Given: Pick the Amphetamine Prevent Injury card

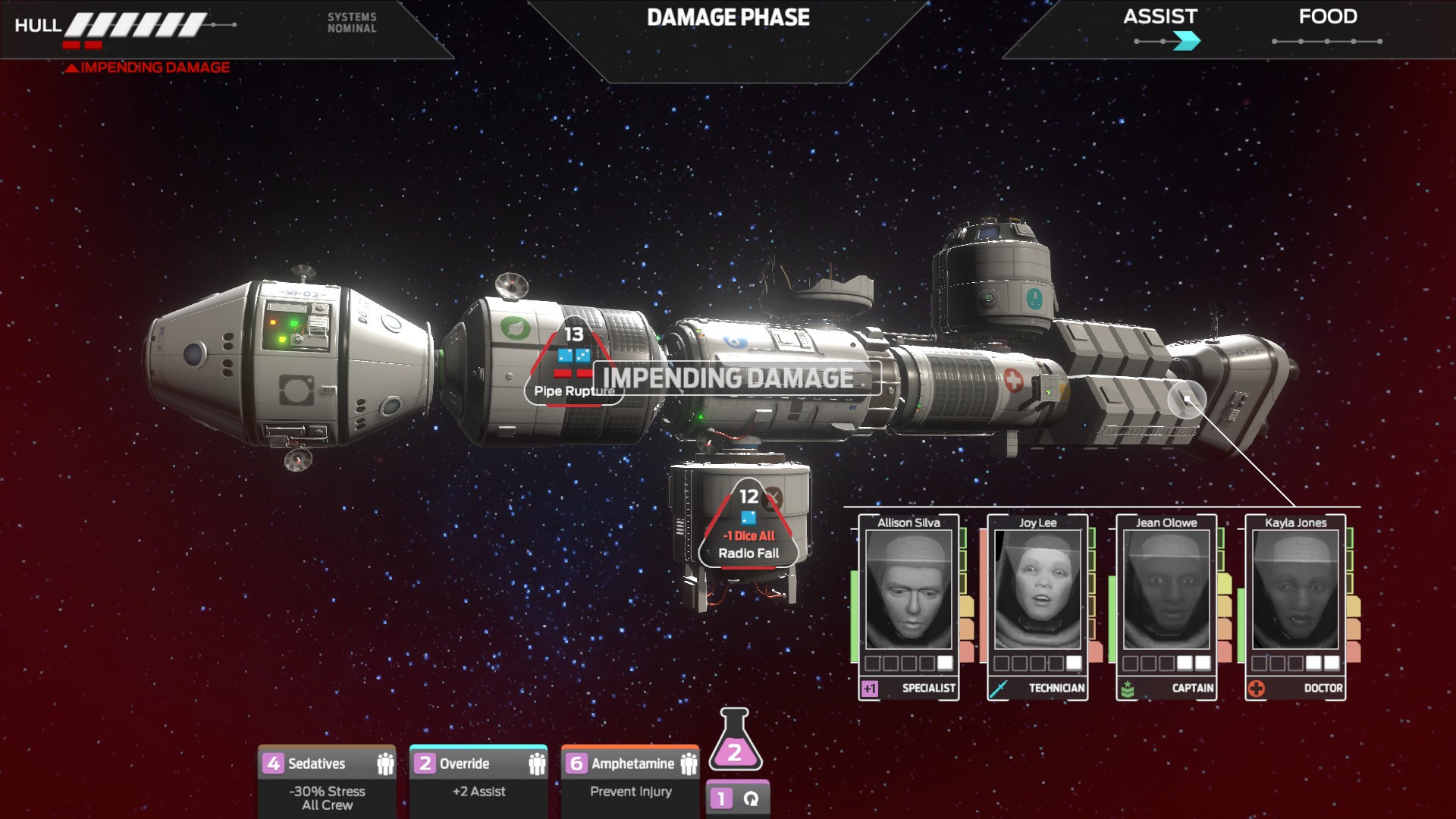Looking at the screenshot, I should tap(630, 781).
